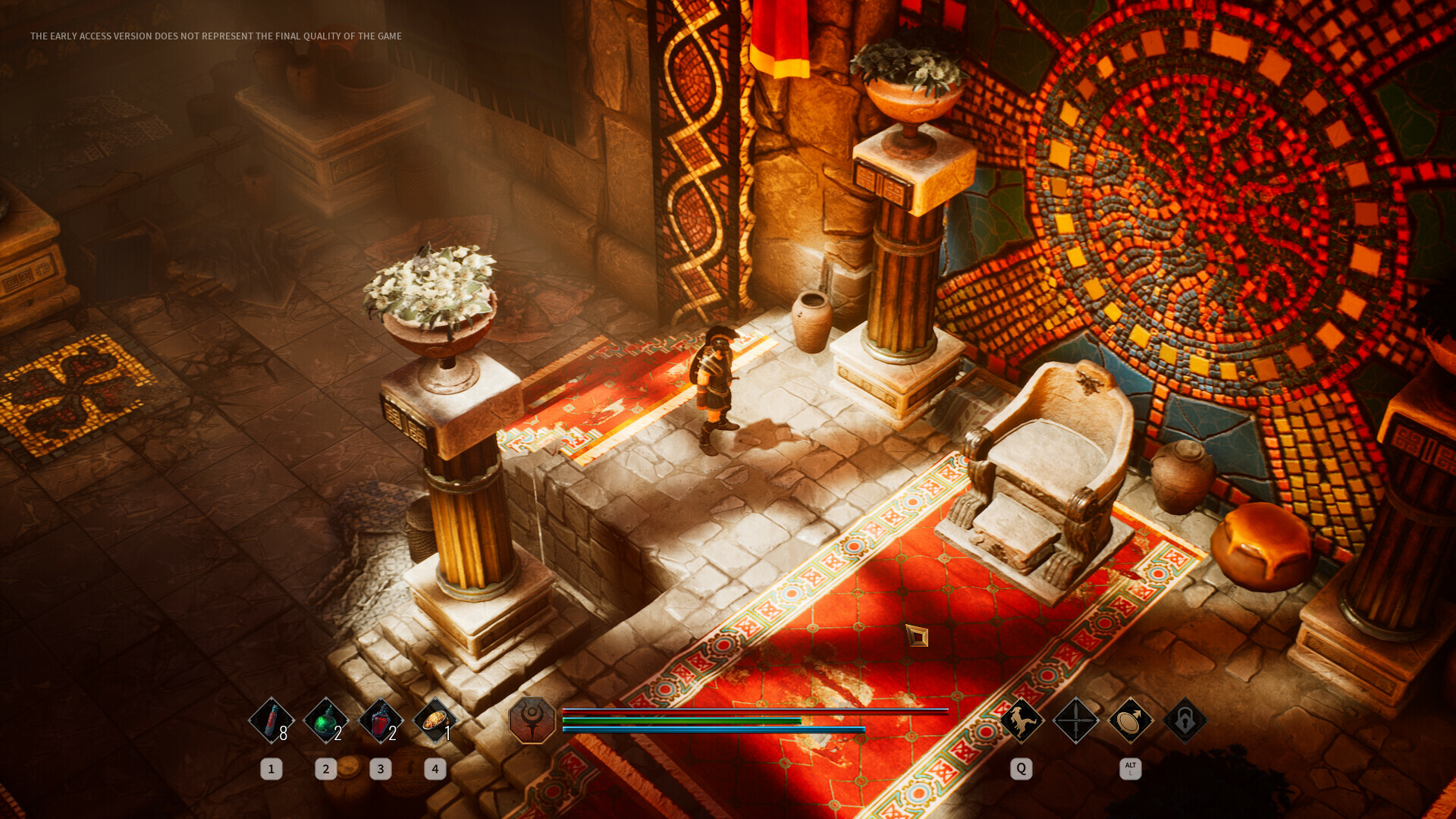Screen dimensions: 1456x819
Task: Click the '4' keybind button under the food item
Action: pyautogui.click(x=435, y=768)
